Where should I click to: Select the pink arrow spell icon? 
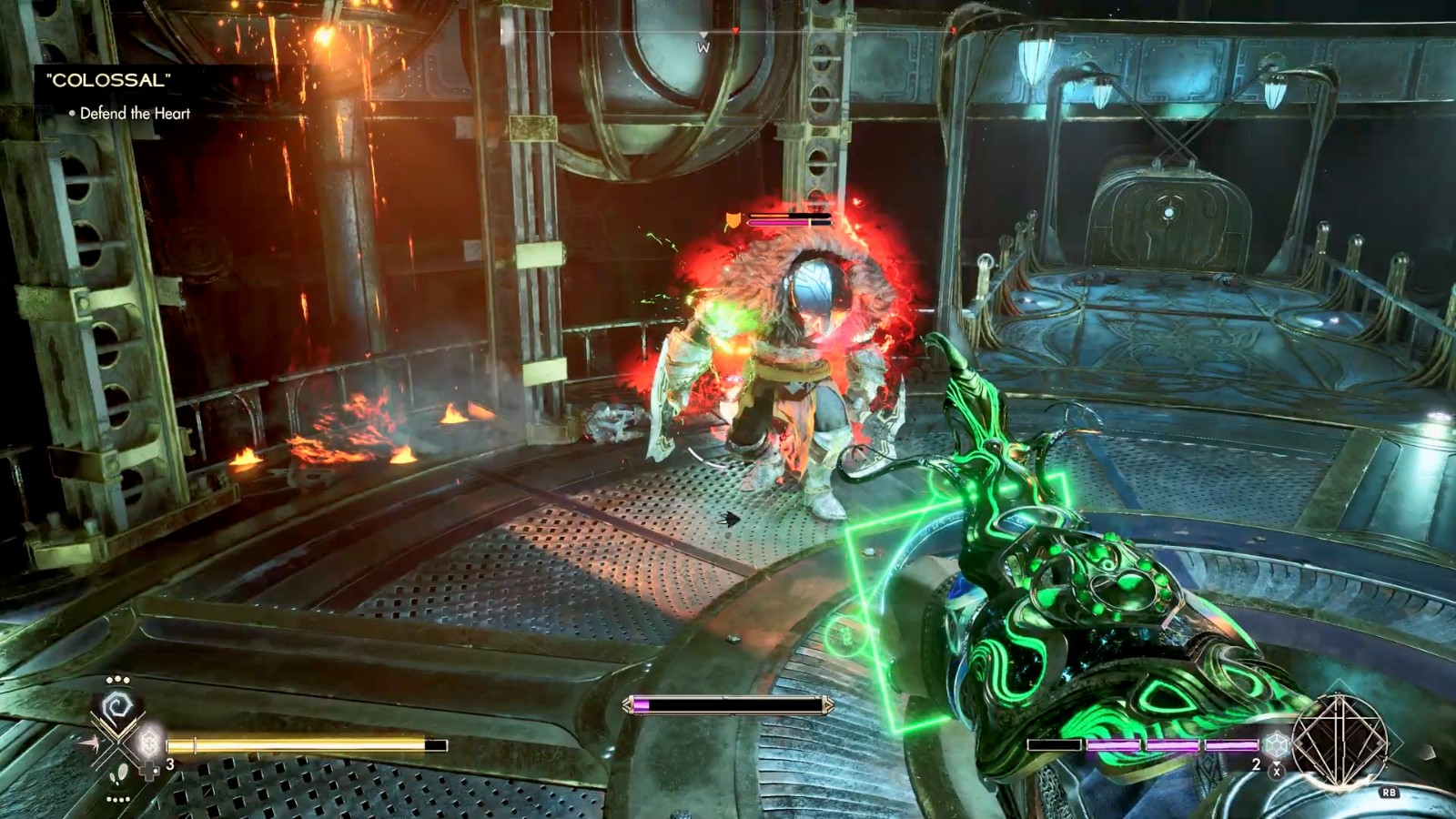(x=89, y=743)
